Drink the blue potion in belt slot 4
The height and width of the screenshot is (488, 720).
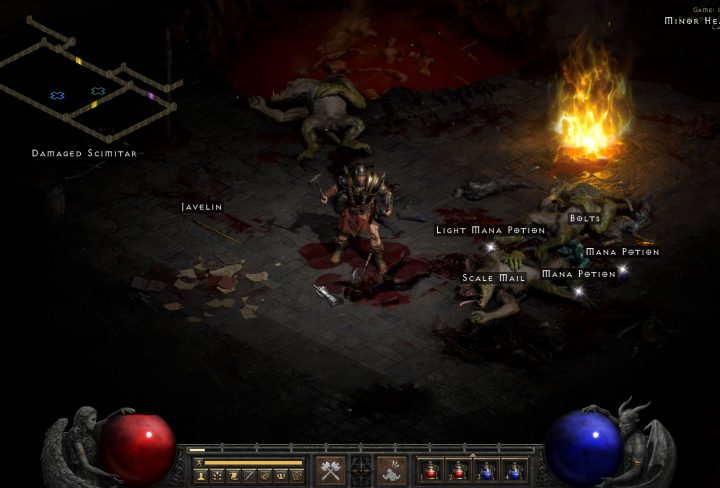[x=514, y=470]
